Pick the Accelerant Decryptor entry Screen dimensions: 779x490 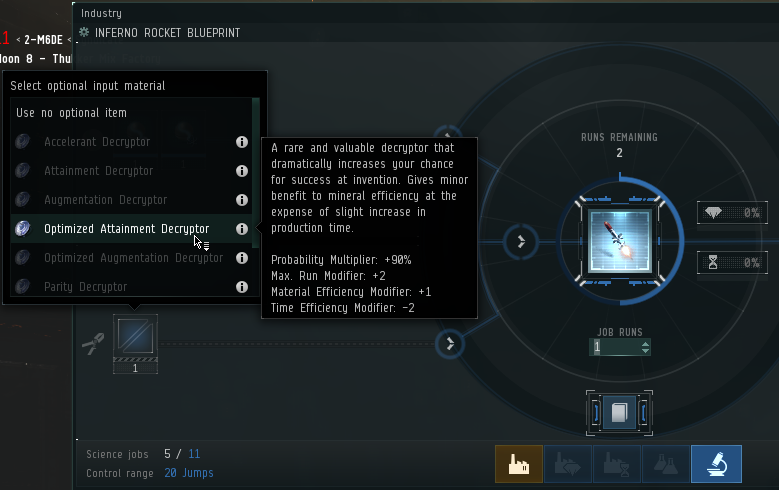[96, 142]
